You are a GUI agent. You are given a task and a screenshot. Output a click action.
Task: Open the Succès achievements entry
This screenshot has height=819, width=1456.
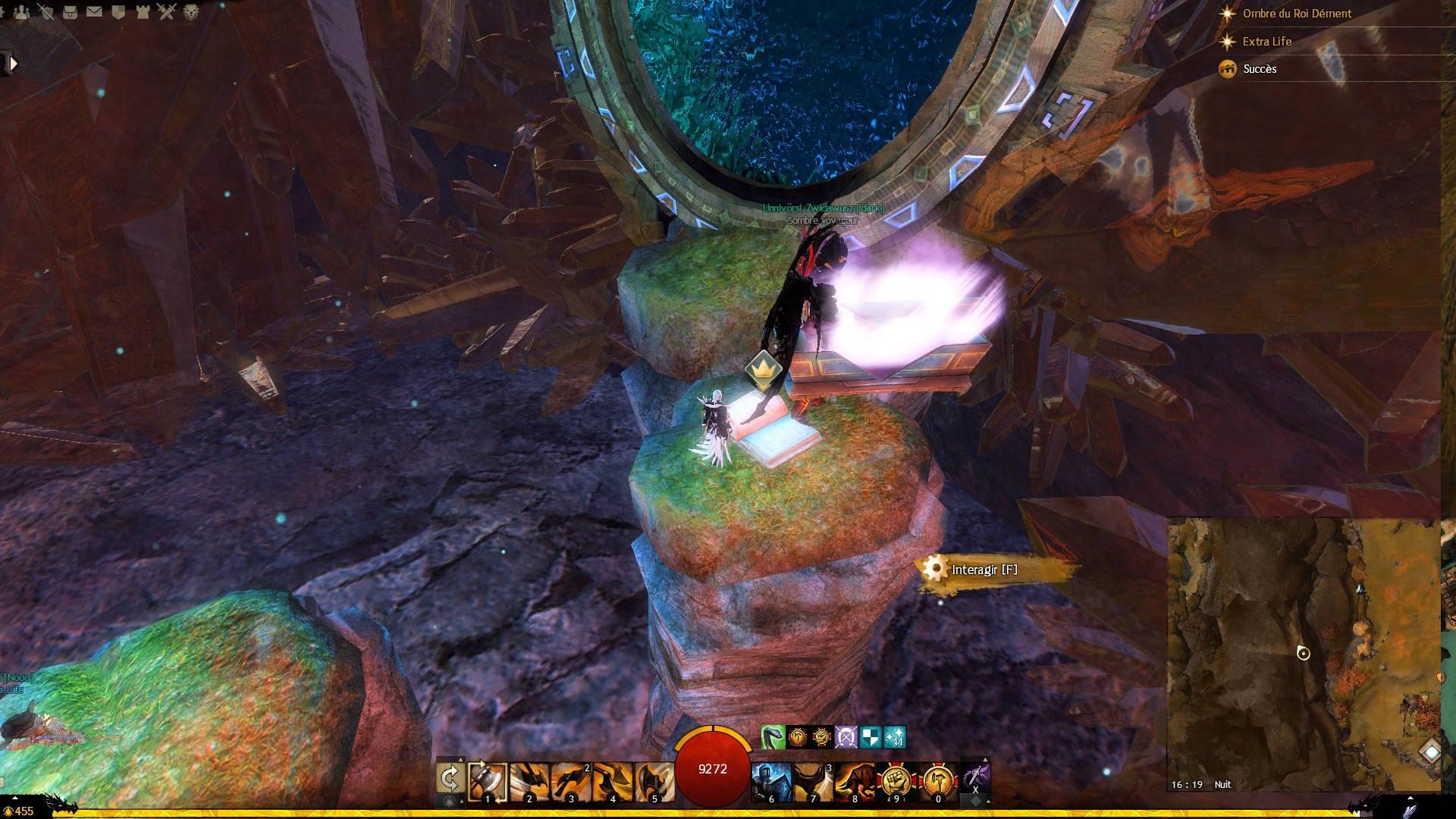(x=1260, y=69)
